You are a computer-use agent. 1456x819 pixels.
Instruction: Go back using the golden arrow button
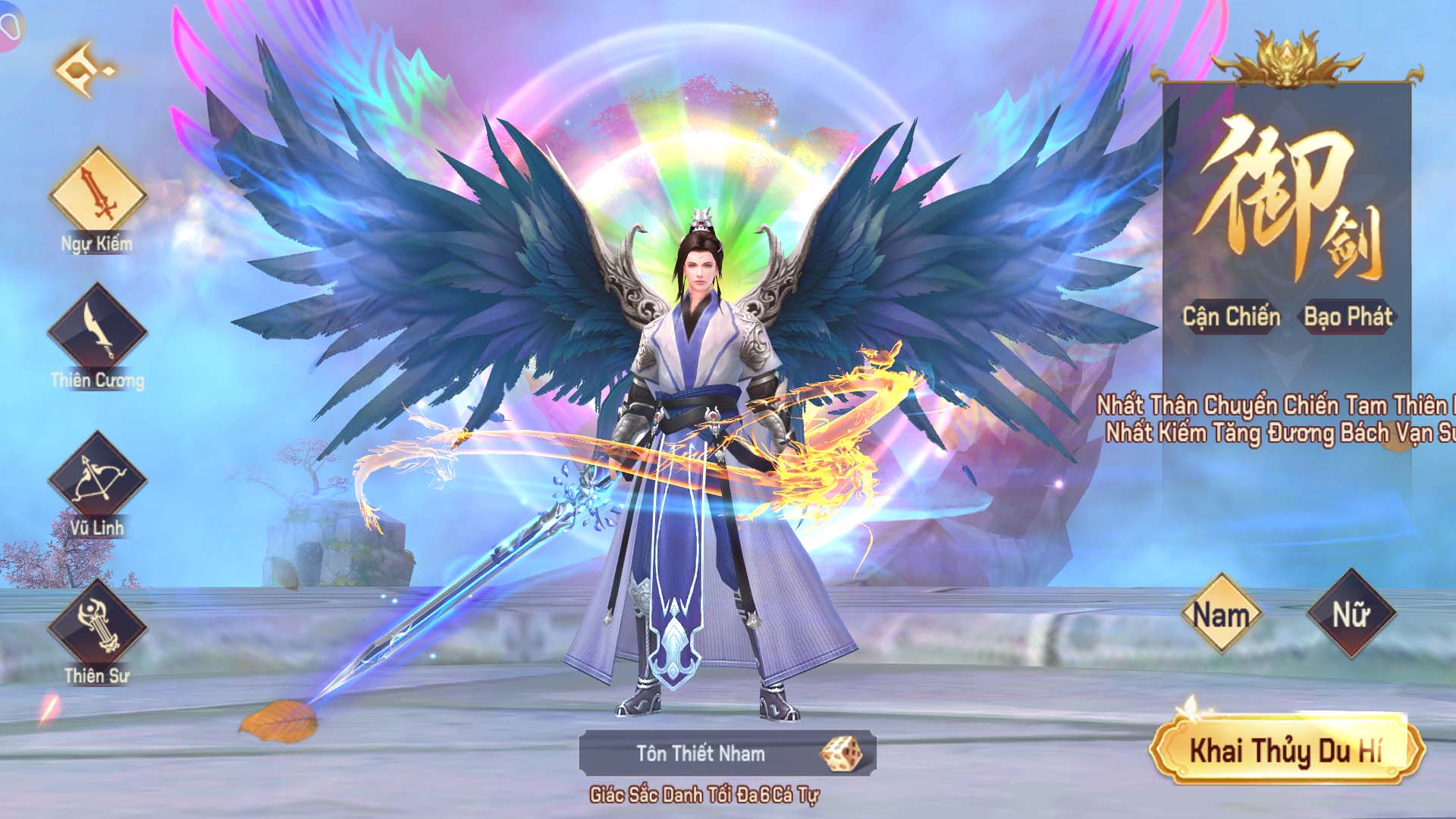83,71
